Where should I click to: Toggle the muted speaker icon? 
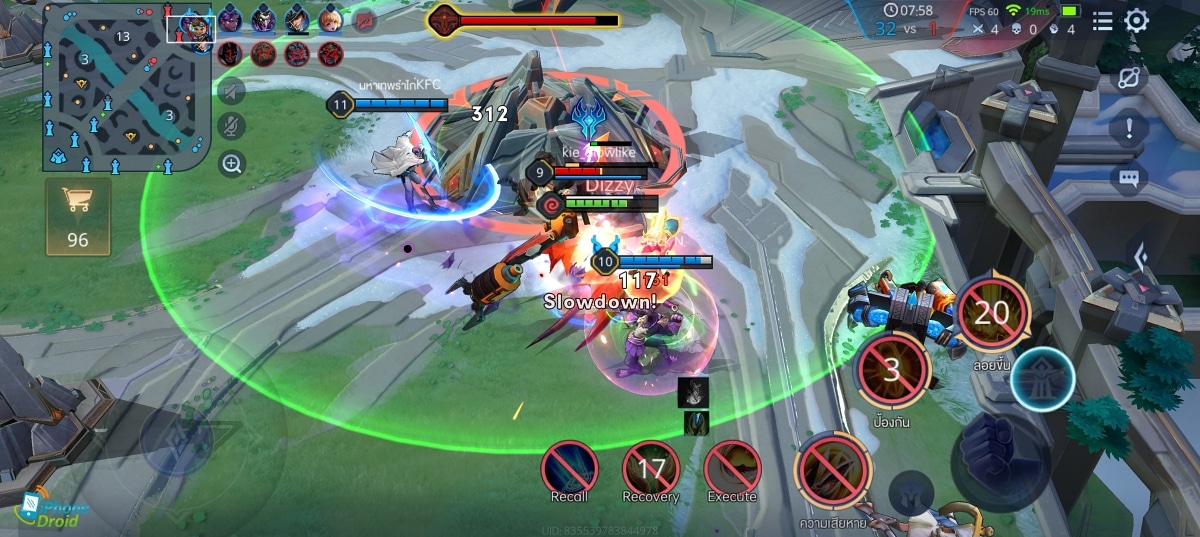[x=232, y=92]
